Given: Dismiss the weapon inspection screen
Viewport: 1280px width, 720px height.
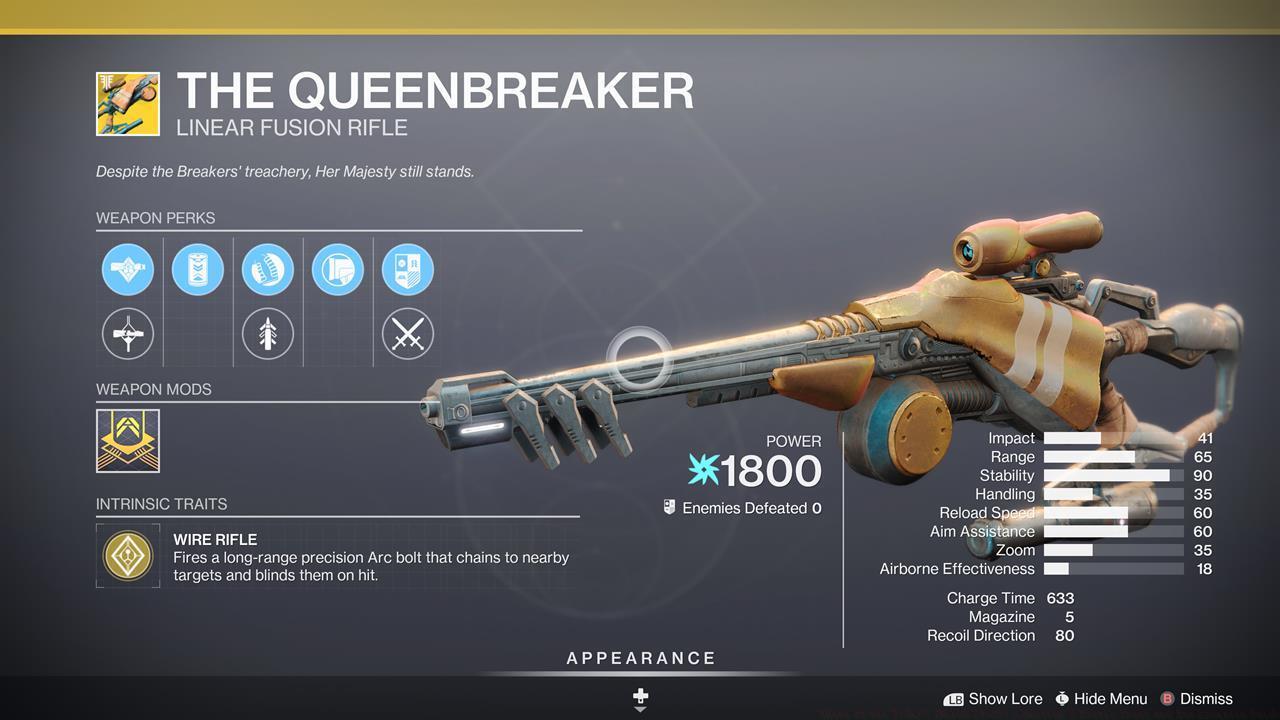Looking at the screenshot, I should coord(1196,699).
